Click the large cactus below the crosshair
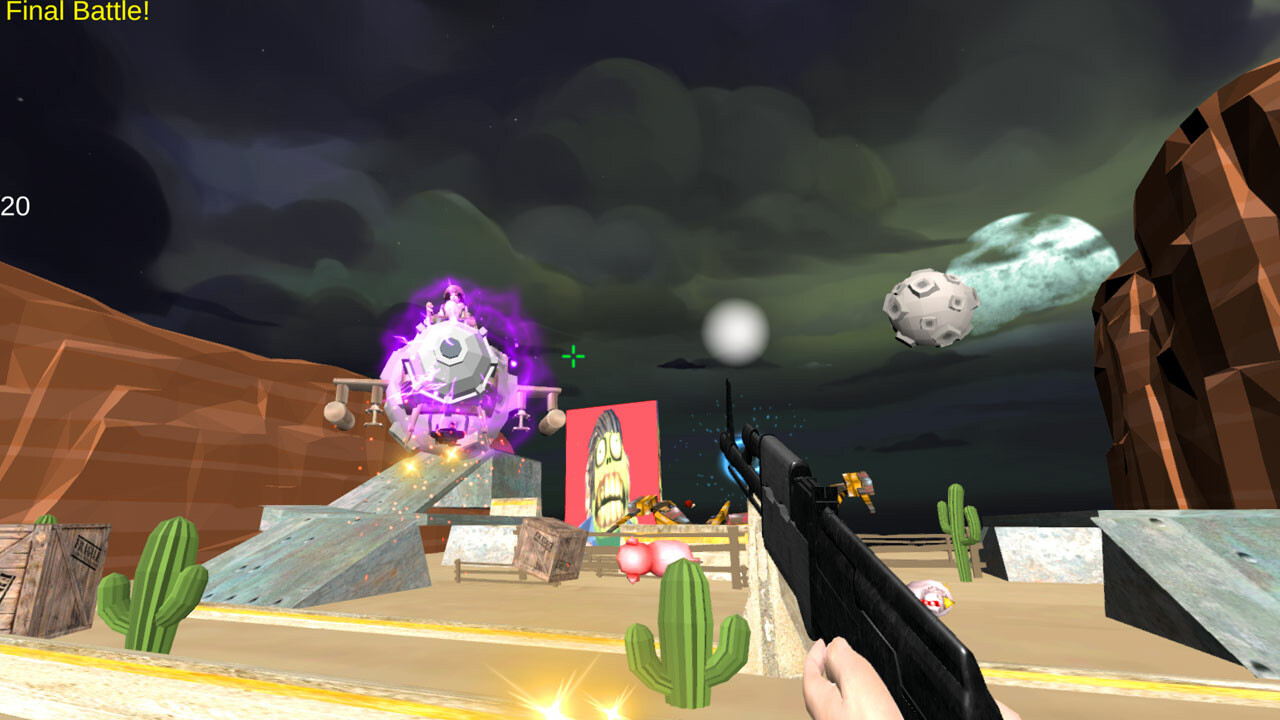1280x720 pixels. pos(683,640)
